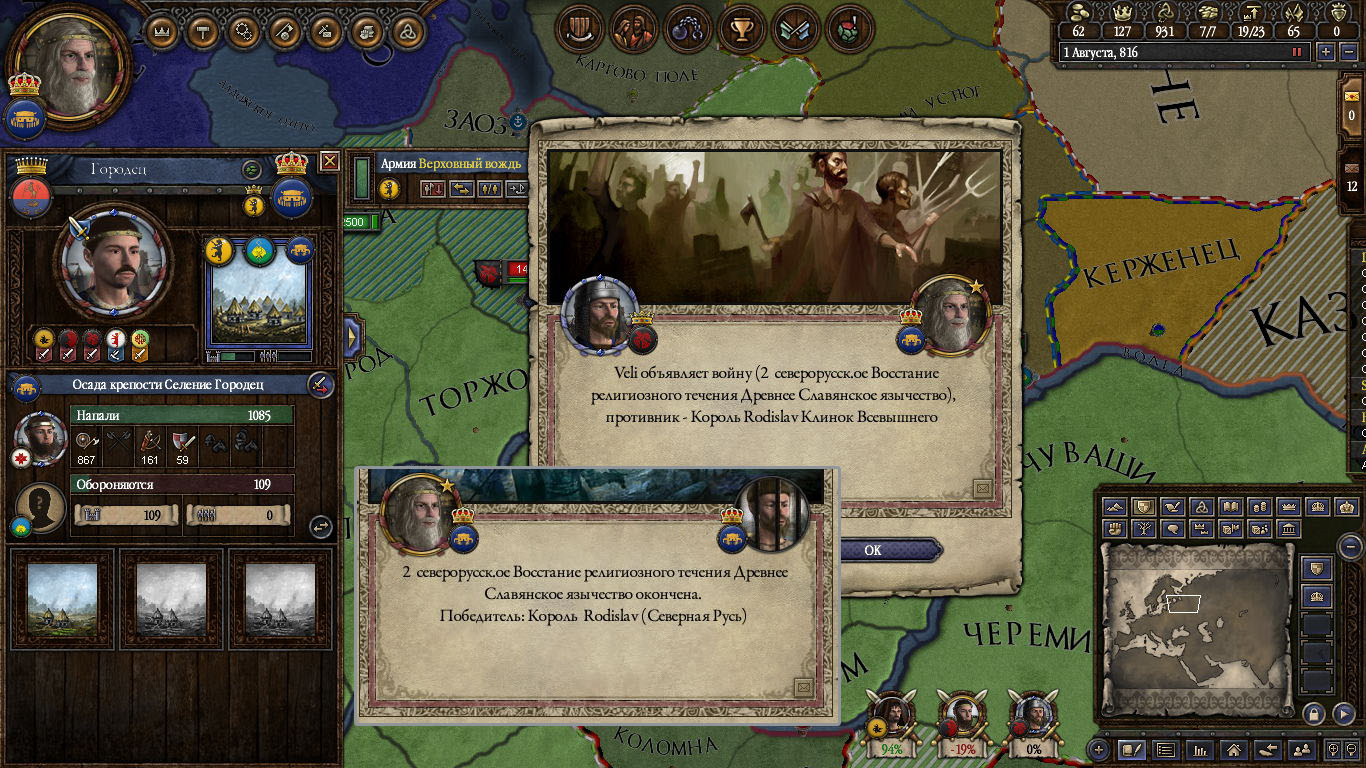The image size is (1366, 768).
Task: Confirm the war declaration with OK
Action: pos(873,550)
